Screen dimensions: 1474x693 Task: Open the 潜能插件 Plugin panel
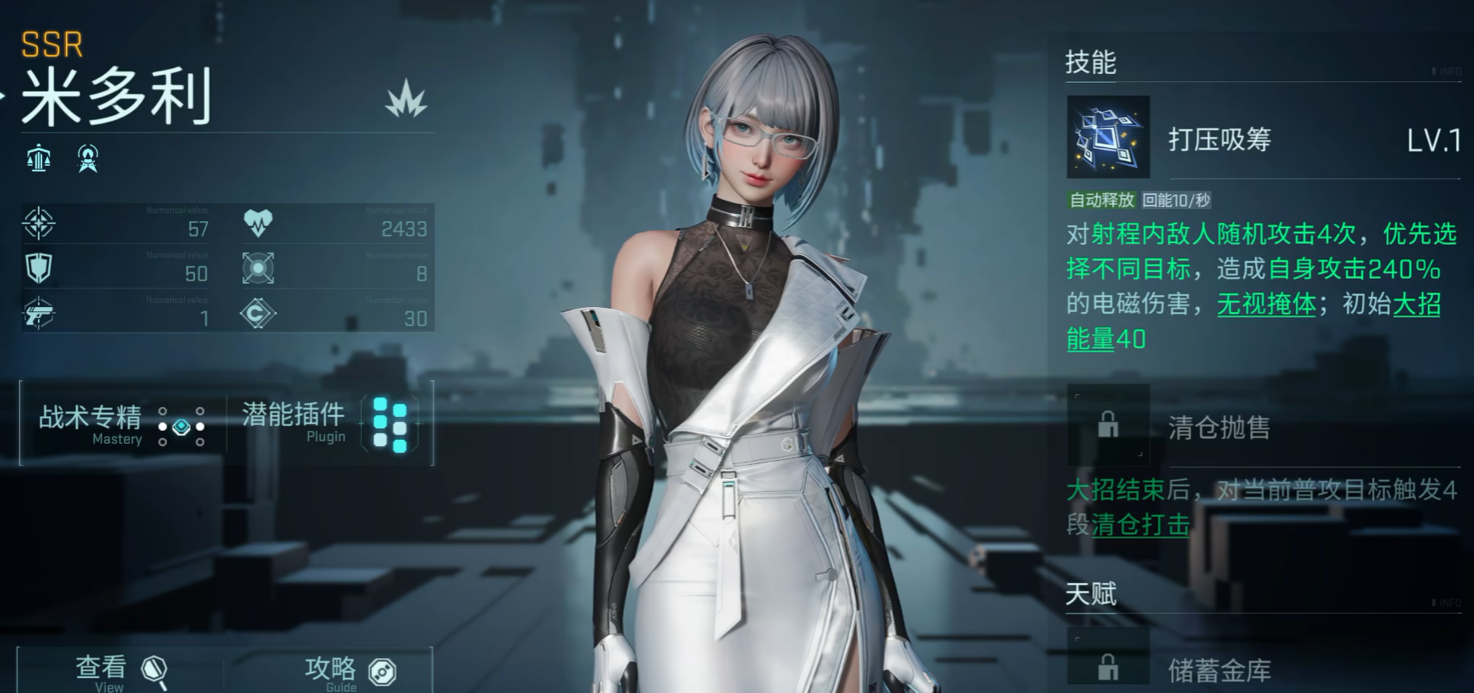coord(328,423)
